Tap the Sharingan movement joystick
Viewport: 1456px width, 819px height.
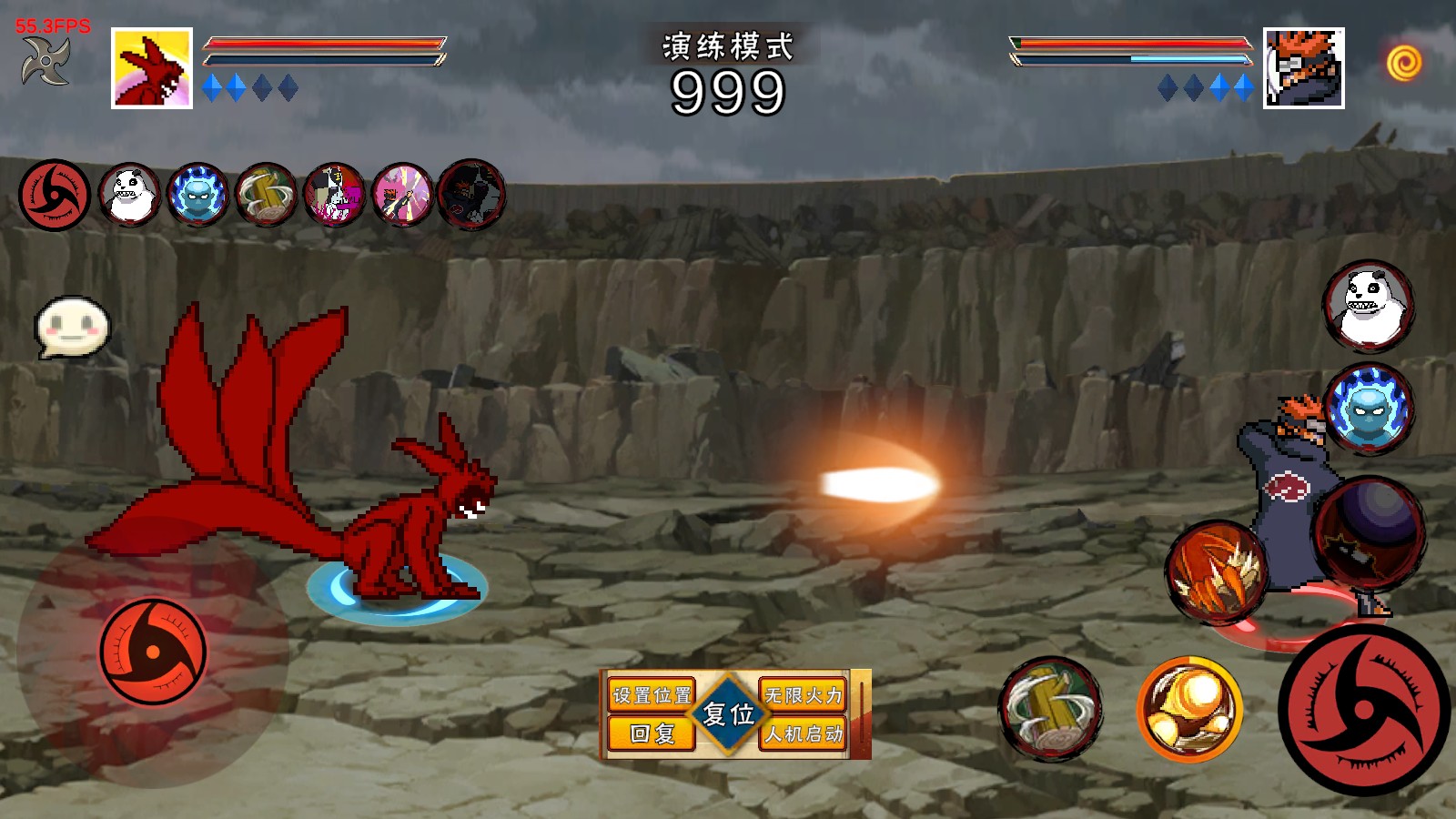153,652
